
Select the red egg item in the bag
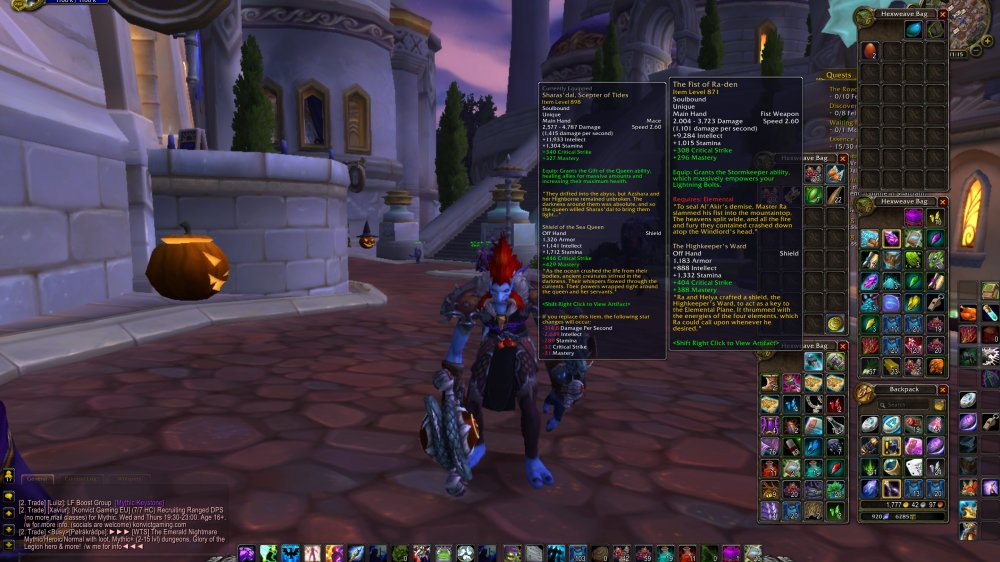tap(869, 50)
